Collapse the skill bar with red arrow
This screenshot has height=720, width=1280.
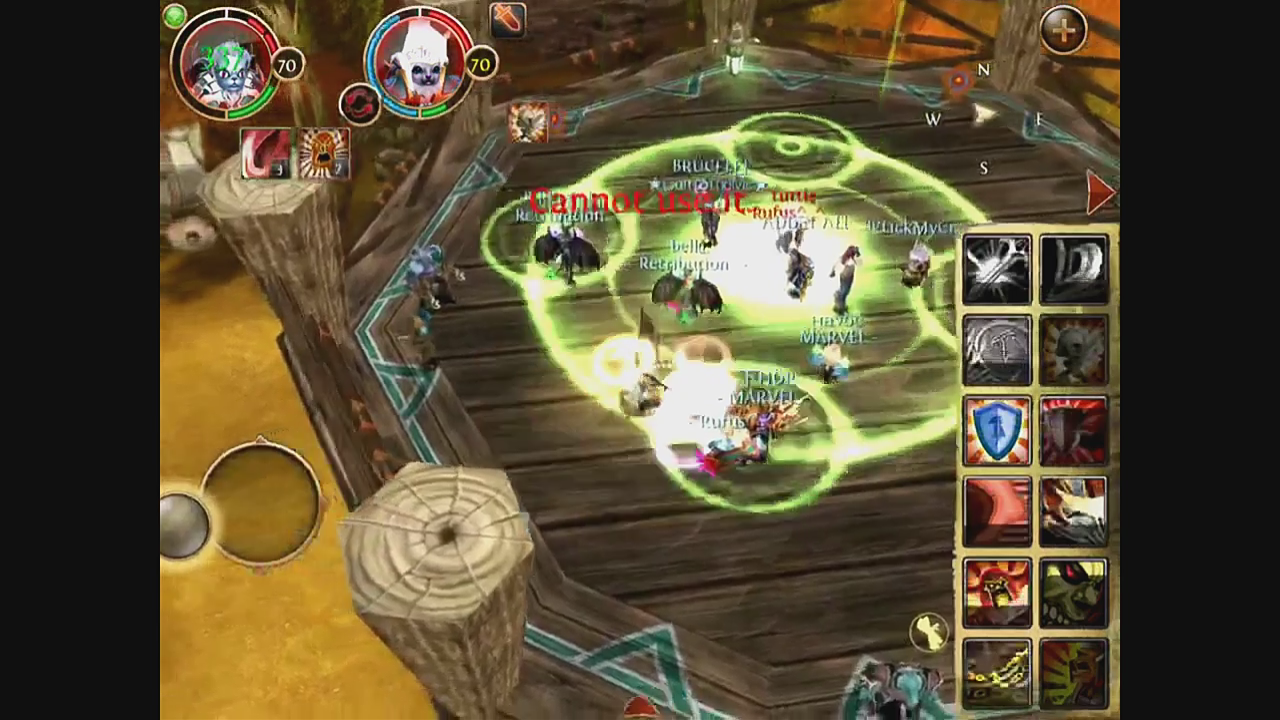[x=1099, y=192]
